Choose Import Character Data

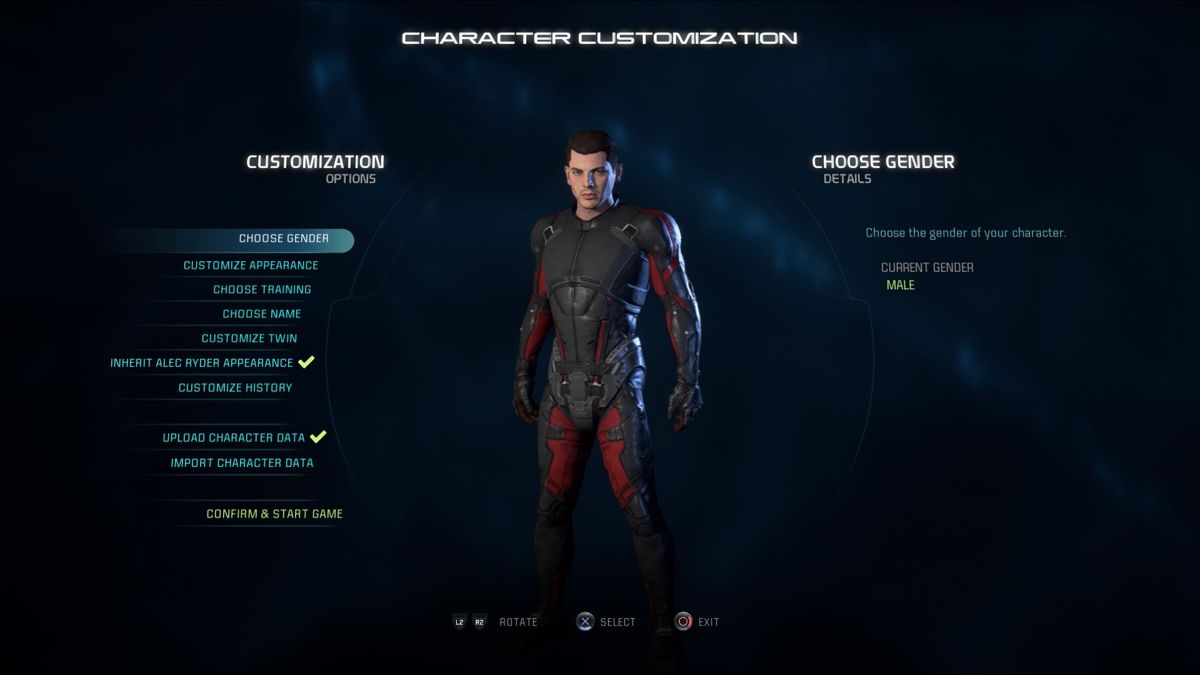(x=242, y=463)
